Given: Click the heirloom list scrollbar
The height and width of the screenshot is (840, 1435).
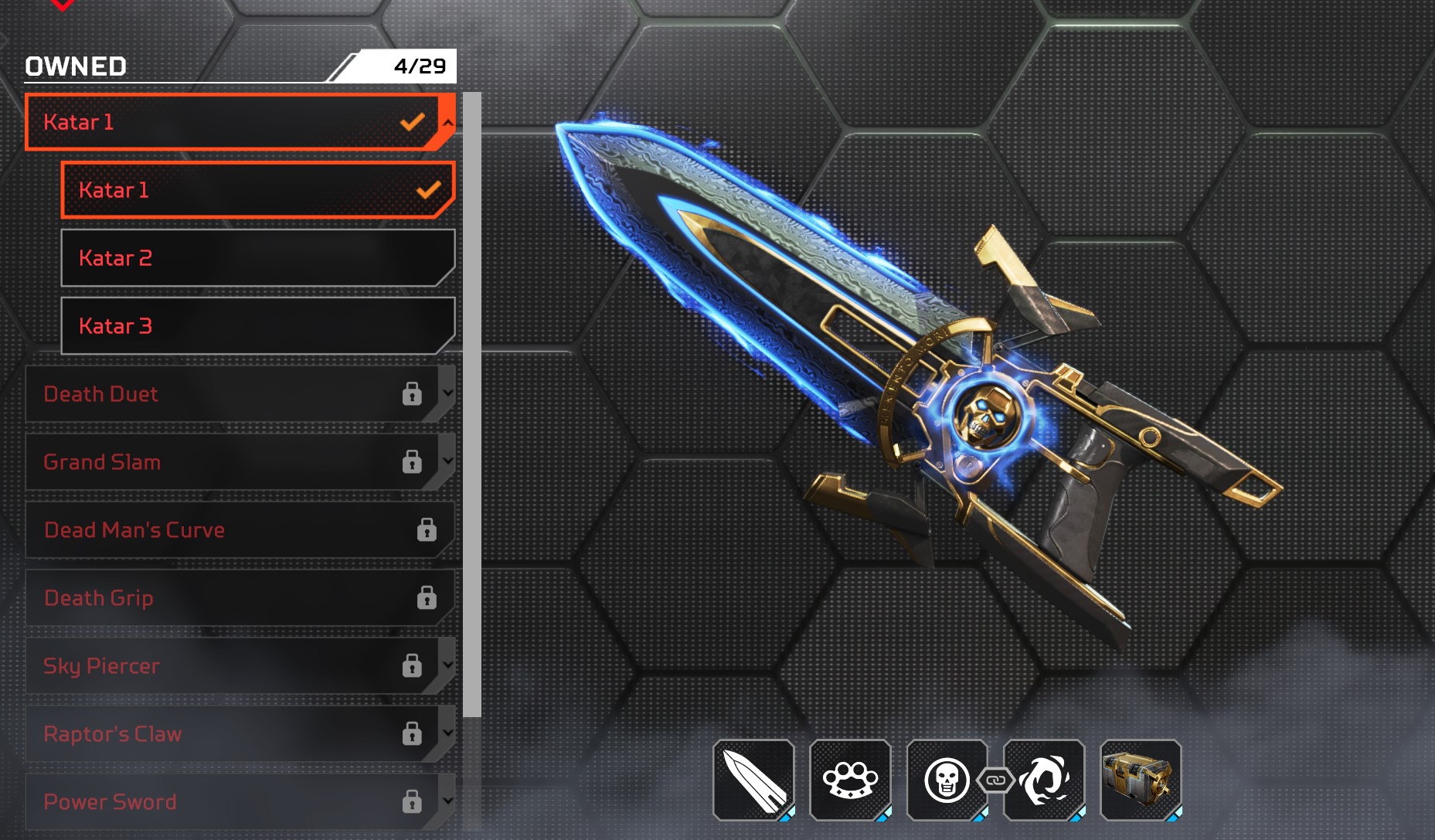Looking at the screenshot, I should tap(472, 402).
